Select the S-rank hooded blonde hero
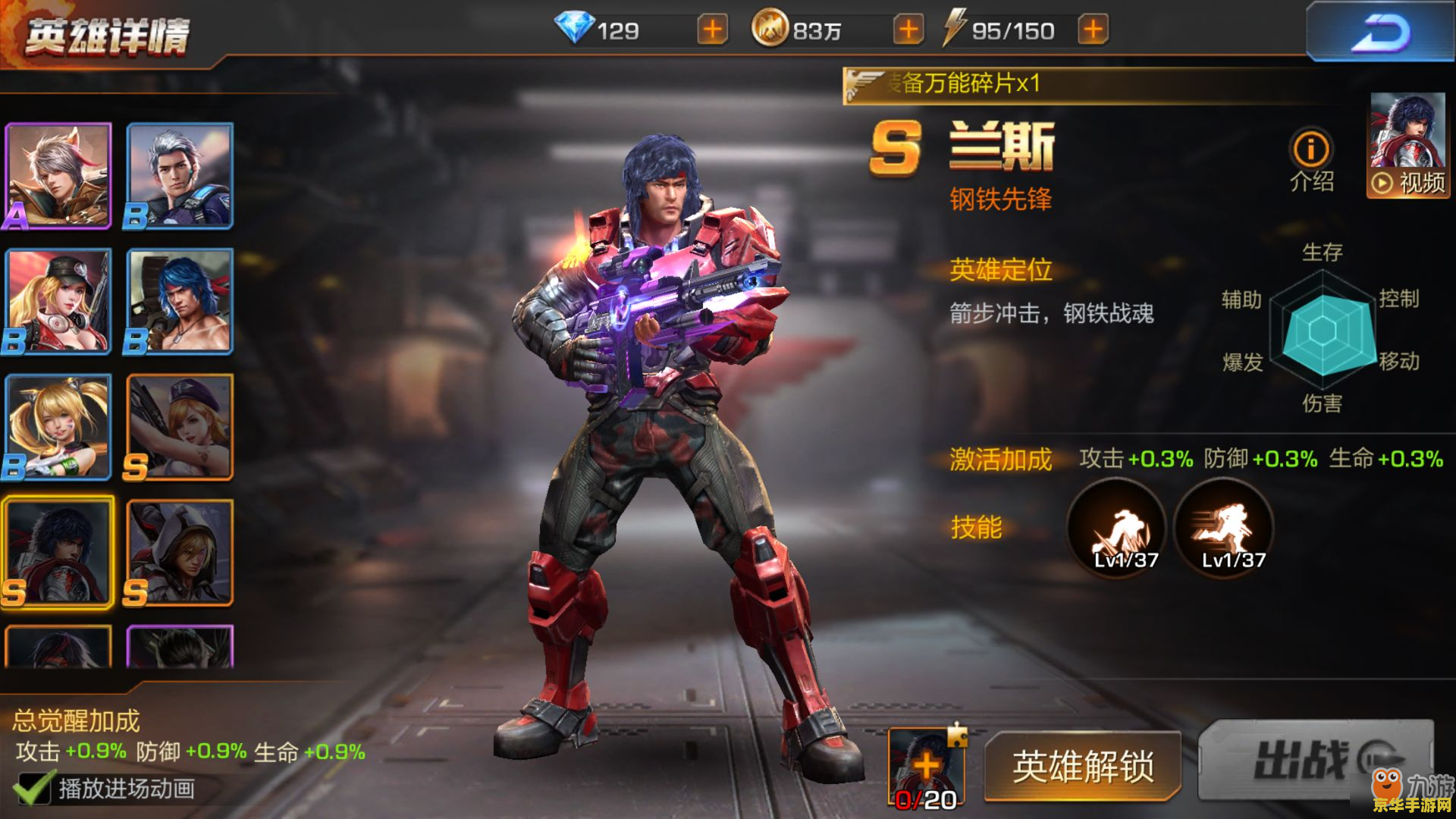Image resolution: width=1456 pixels, height=819 pixels. click(x=180, y=553)
